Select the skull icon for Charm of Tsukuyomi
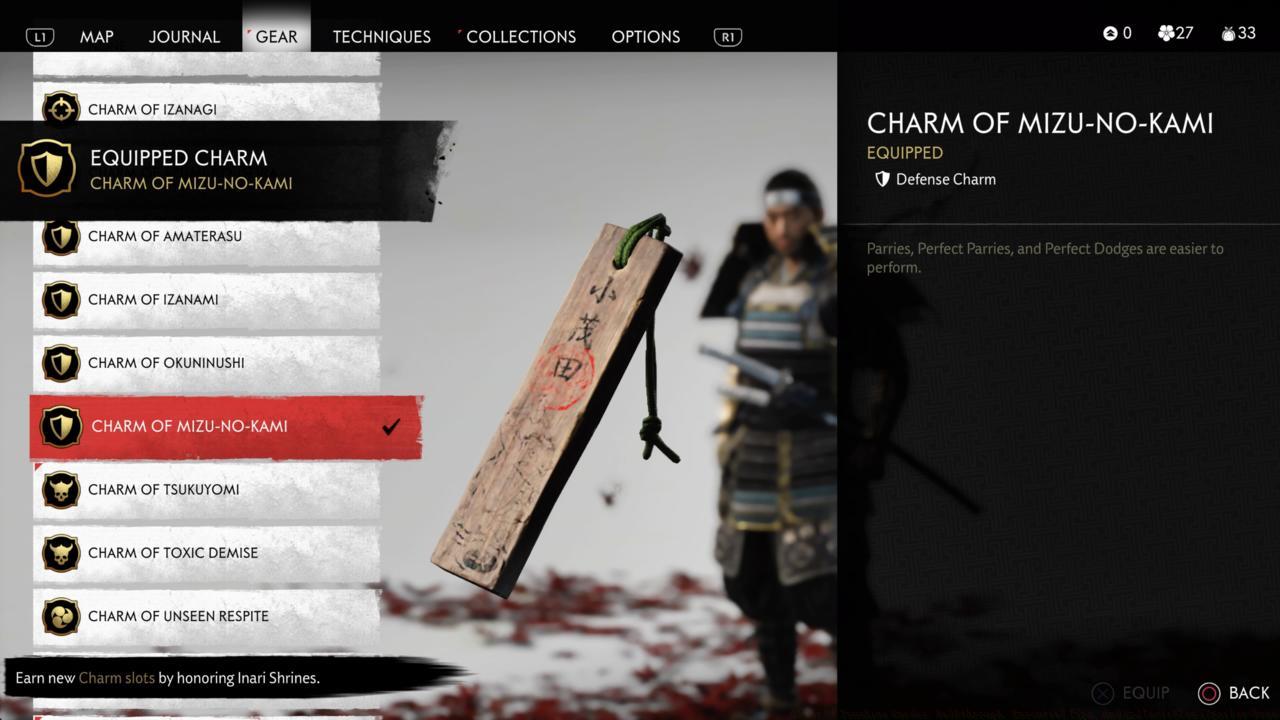The width and height of the screenshot is (1280, 720). click(61, 489)
